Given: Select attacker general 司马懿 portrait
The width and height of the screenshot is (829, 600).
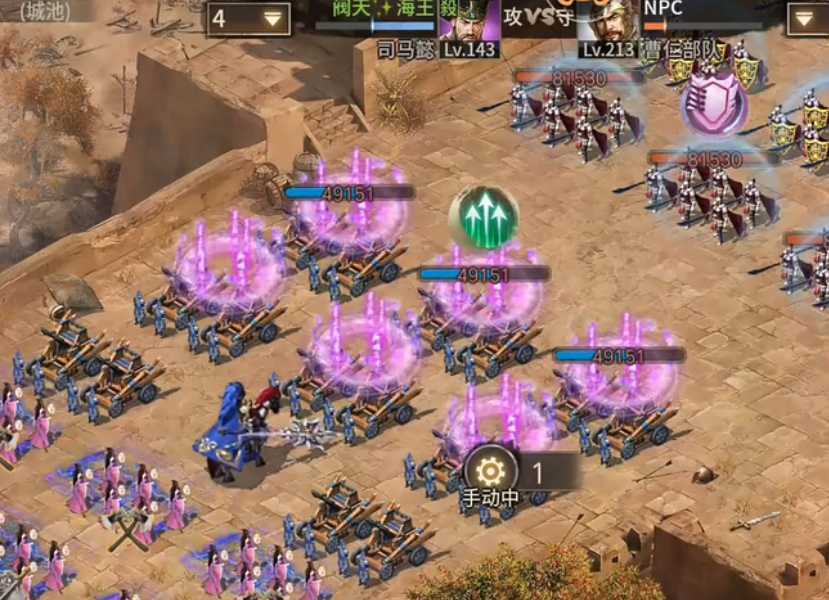Looking at the screenshot, I should pyautogui.click(x=469, y=22).
